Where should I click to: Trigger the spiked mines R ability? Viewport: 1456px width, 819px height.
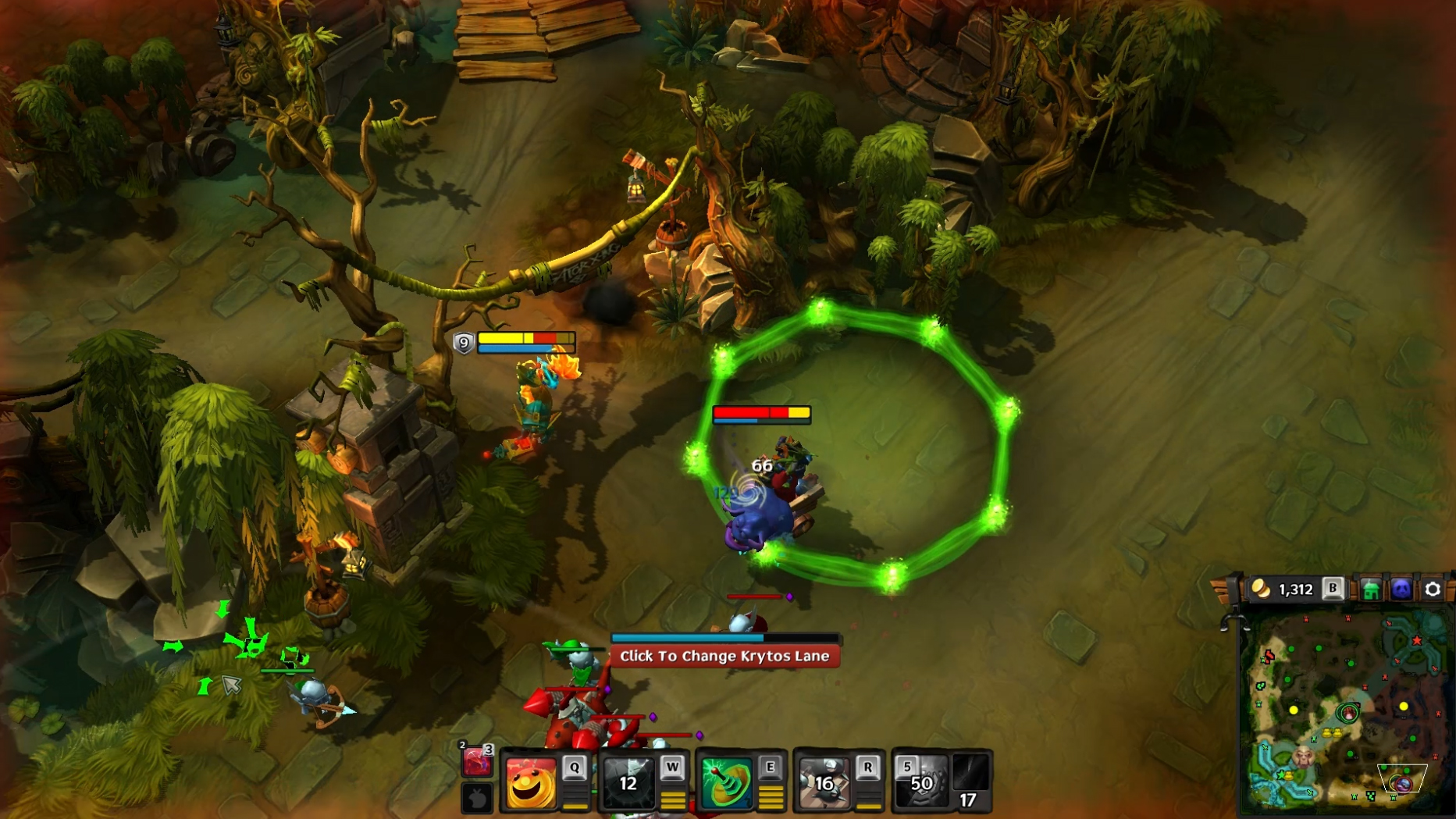[824, 782]
